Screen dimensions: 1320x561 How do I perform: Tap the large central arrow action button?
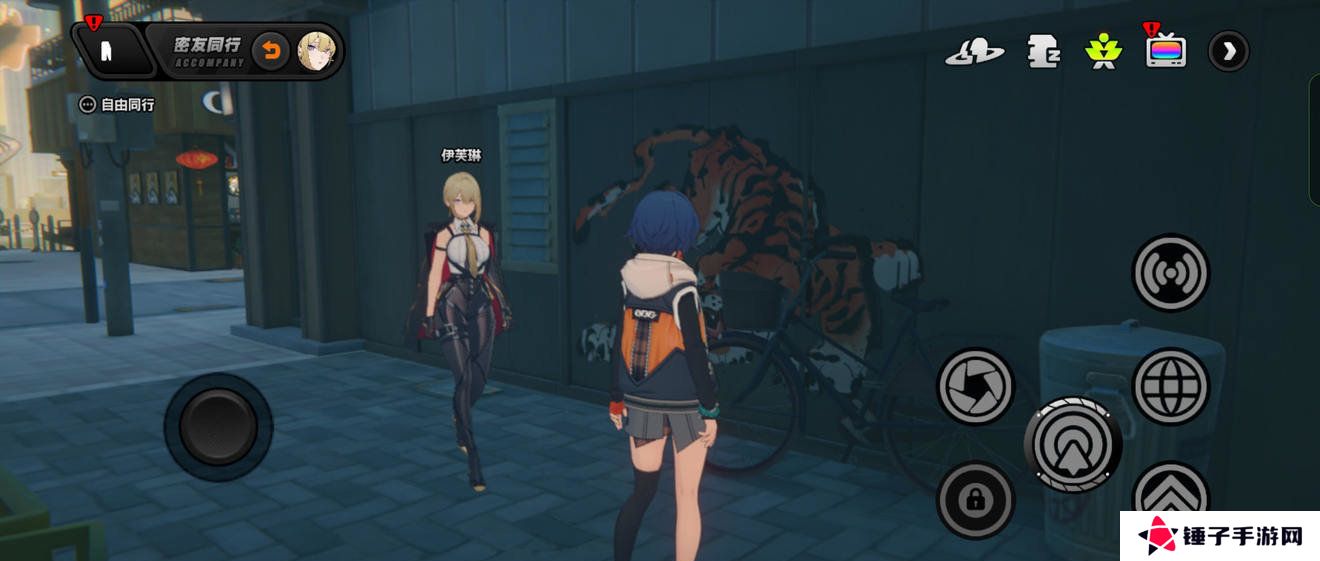(x=1073, y=444)
